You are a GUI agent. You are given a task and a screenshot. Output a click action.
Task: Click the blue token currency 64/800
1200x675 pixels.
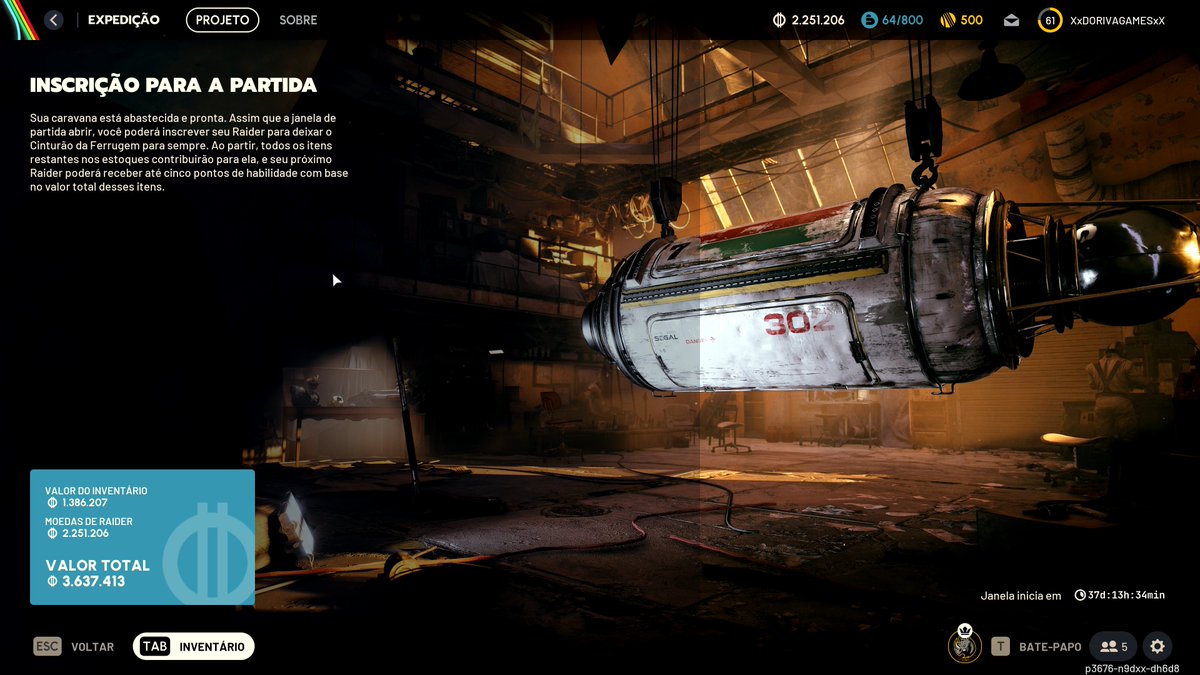click(x=892, y=20)
